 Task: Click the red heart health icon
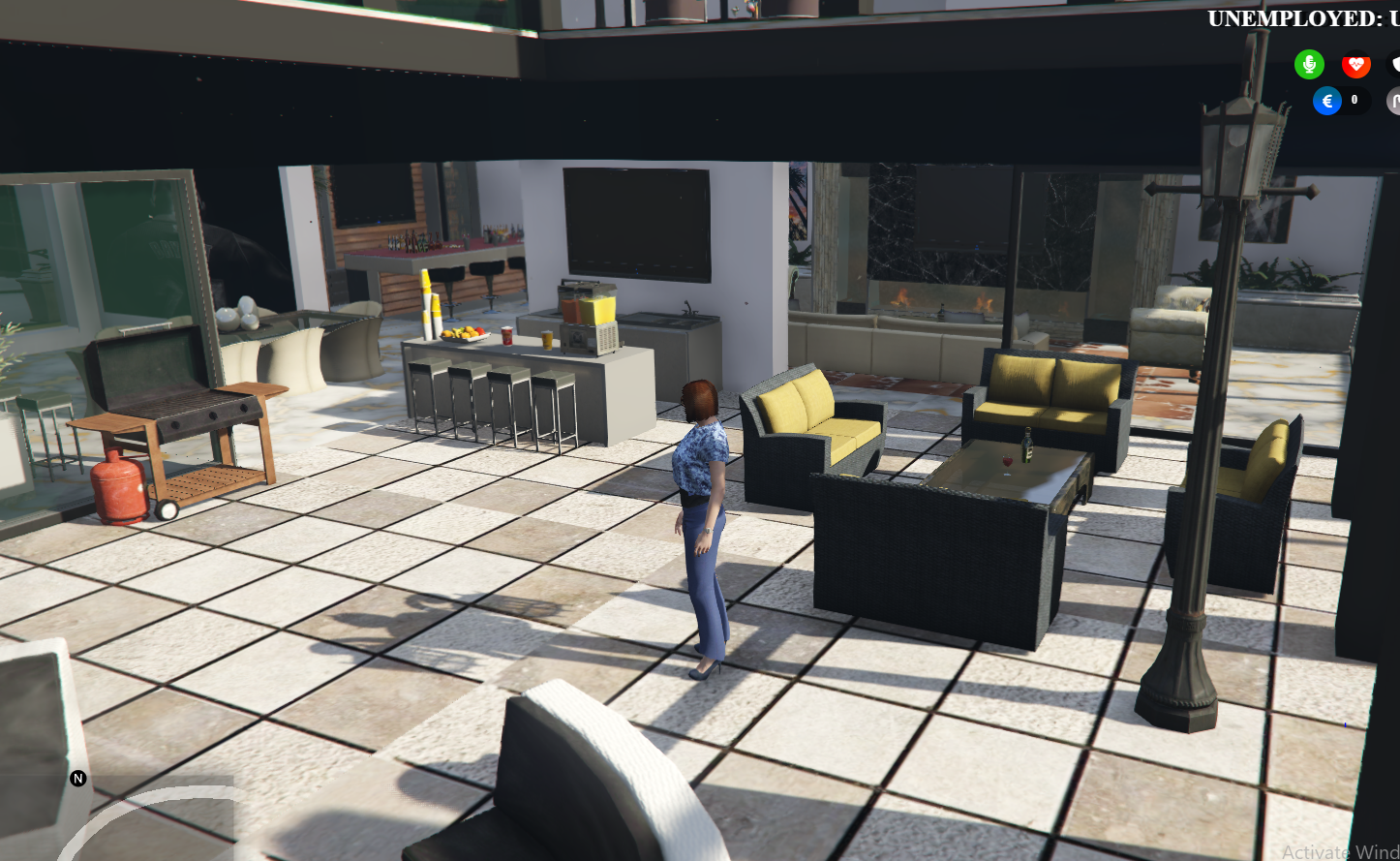tap(1355, 64)
